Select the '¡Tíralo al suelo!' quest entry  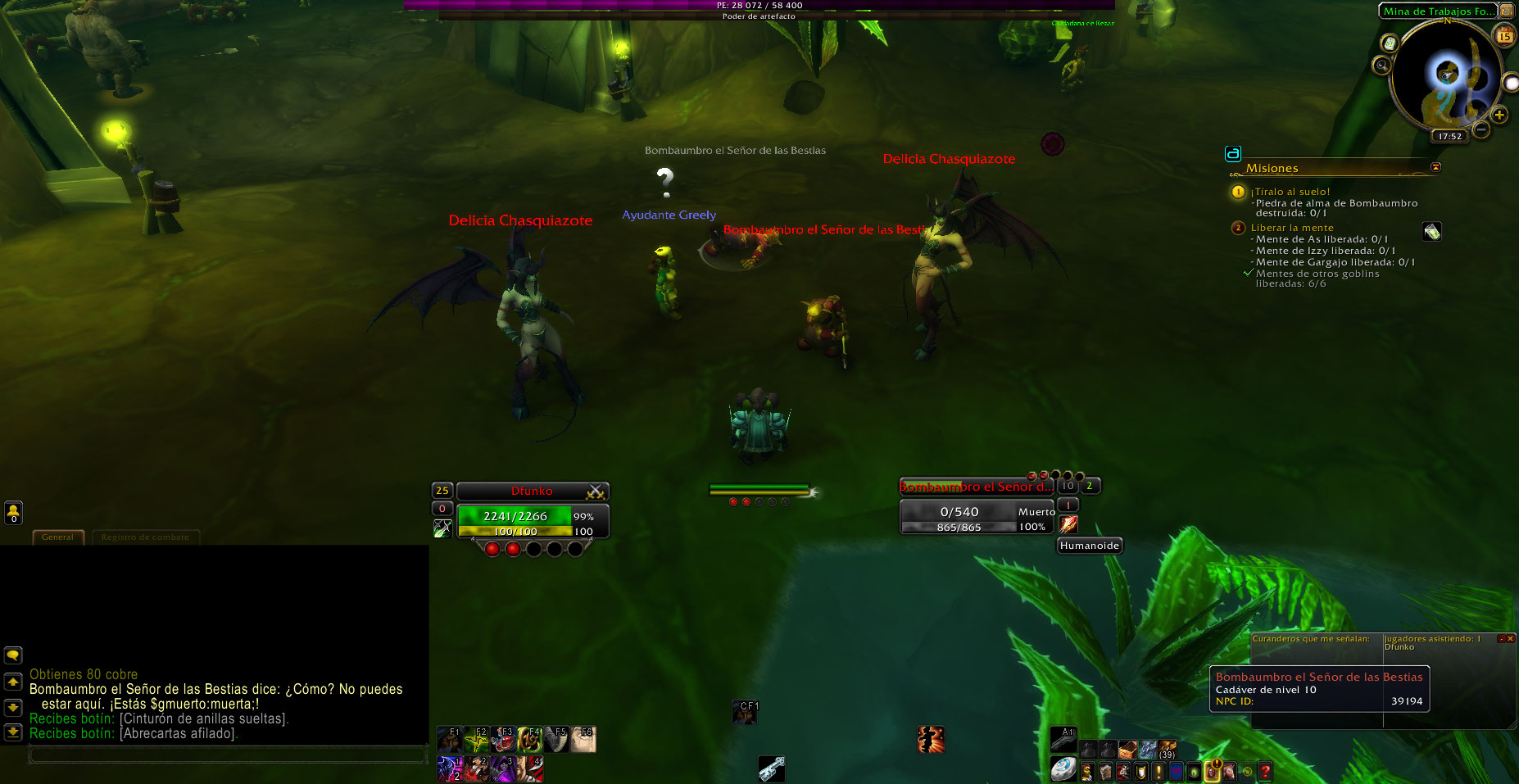click(x=1290, y=192)
